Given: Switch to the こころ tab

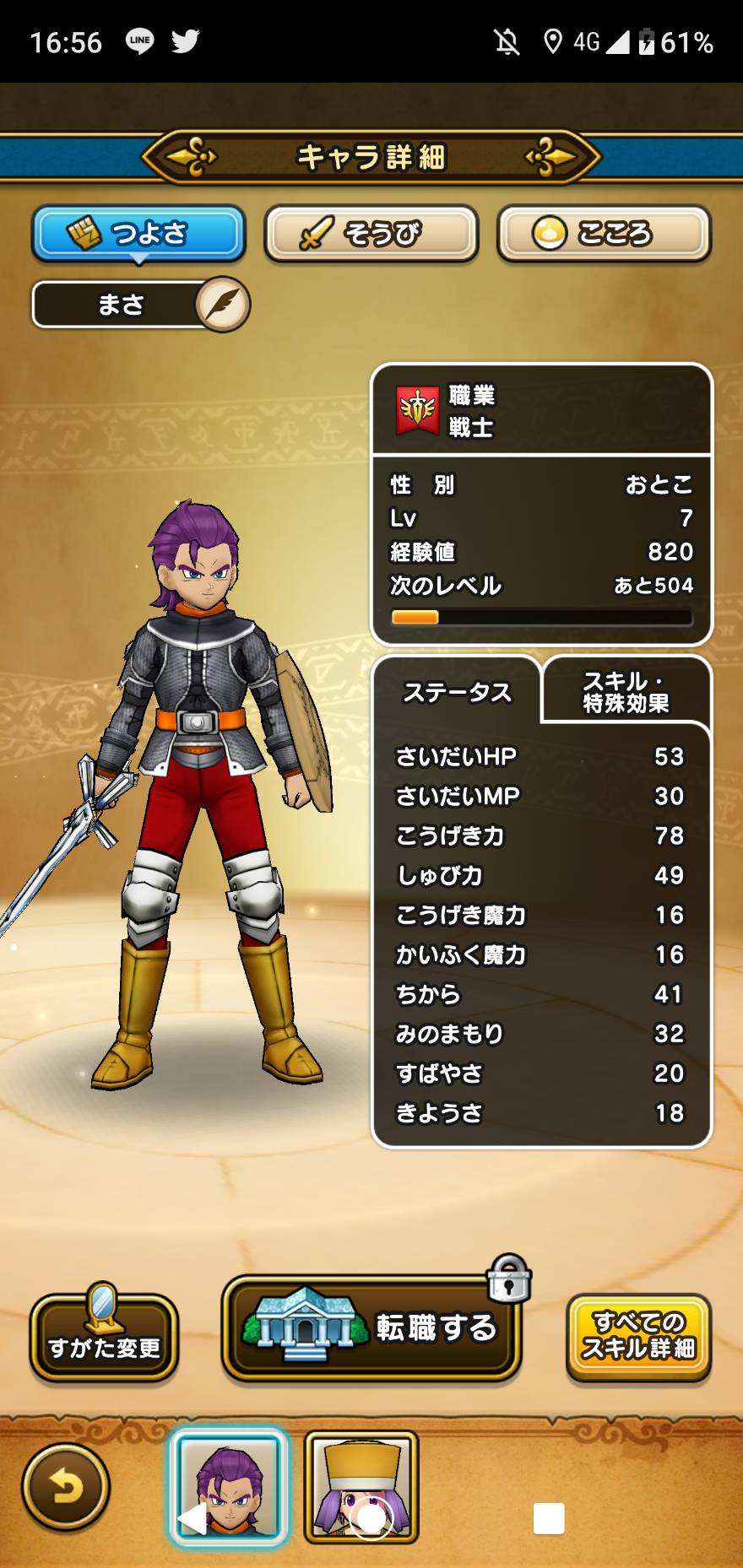Looking at the screenshot, I should pyautogui.click(x=603, y=233).
